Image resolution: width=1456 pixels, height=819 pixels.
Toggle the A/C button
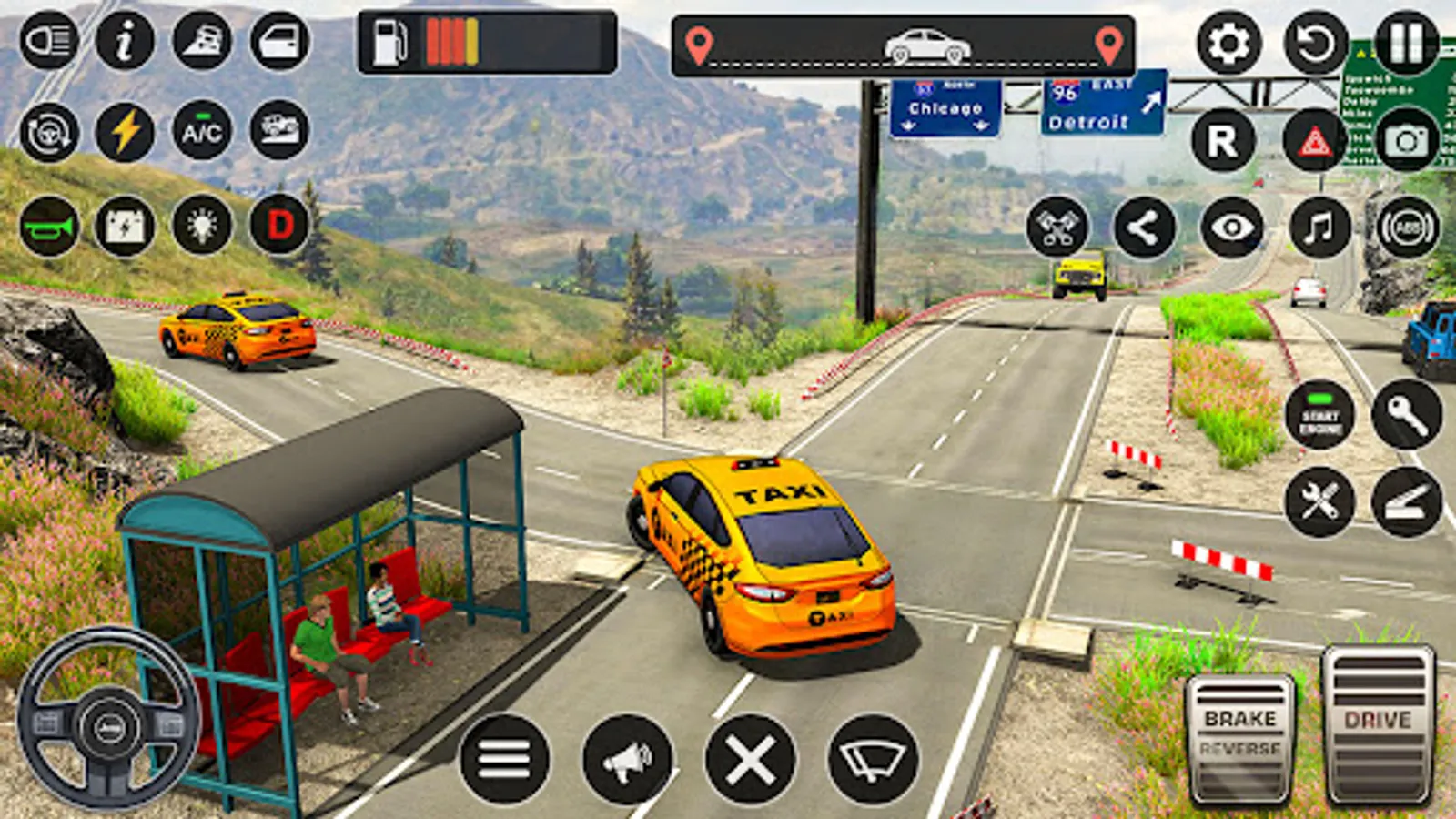201,132
